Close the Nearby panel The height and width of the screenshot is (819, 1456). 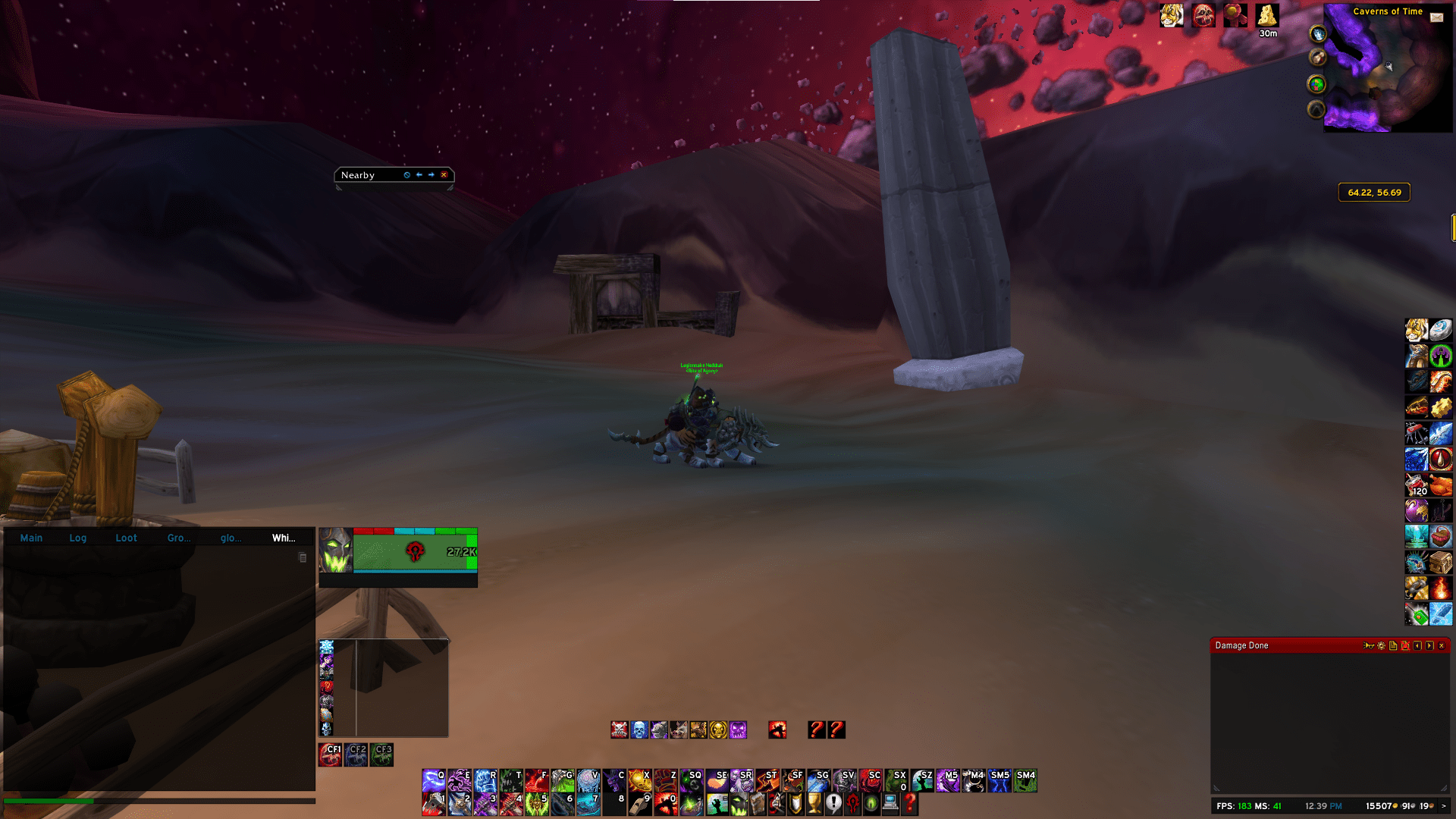coord(444,175)
